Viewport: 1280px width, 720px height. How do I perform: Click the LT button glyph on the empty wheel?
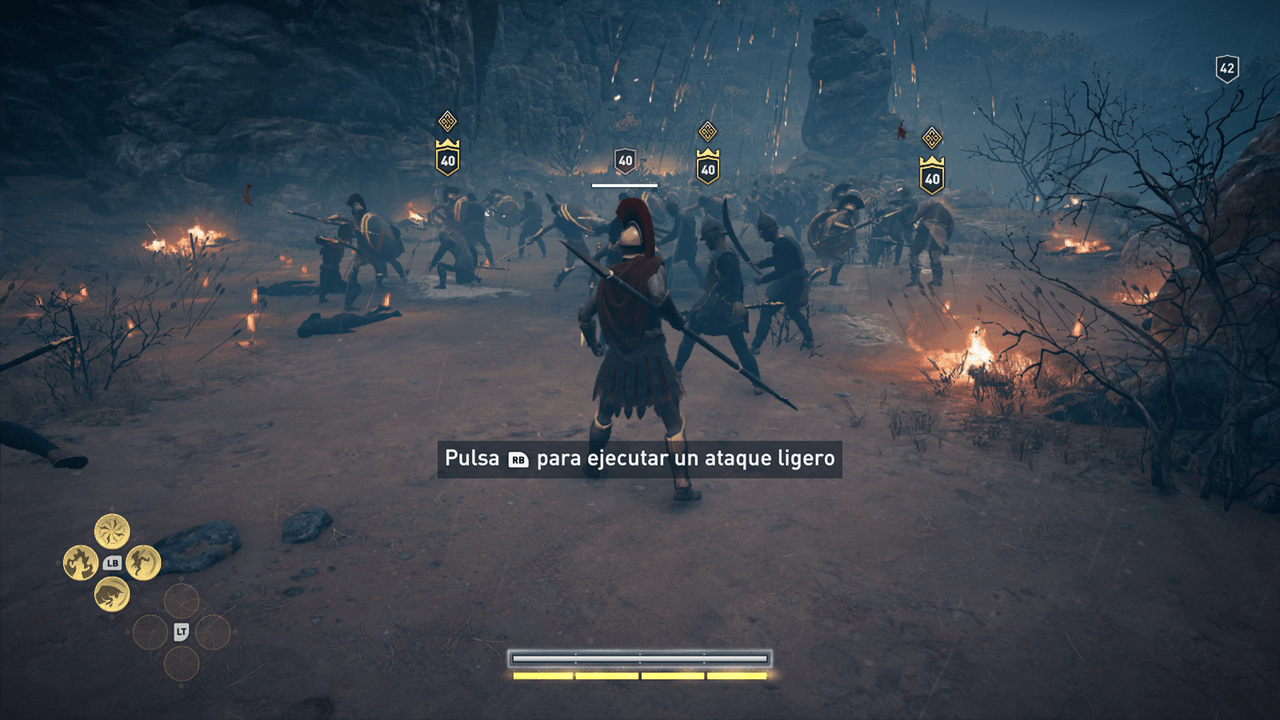coord(183,631)
